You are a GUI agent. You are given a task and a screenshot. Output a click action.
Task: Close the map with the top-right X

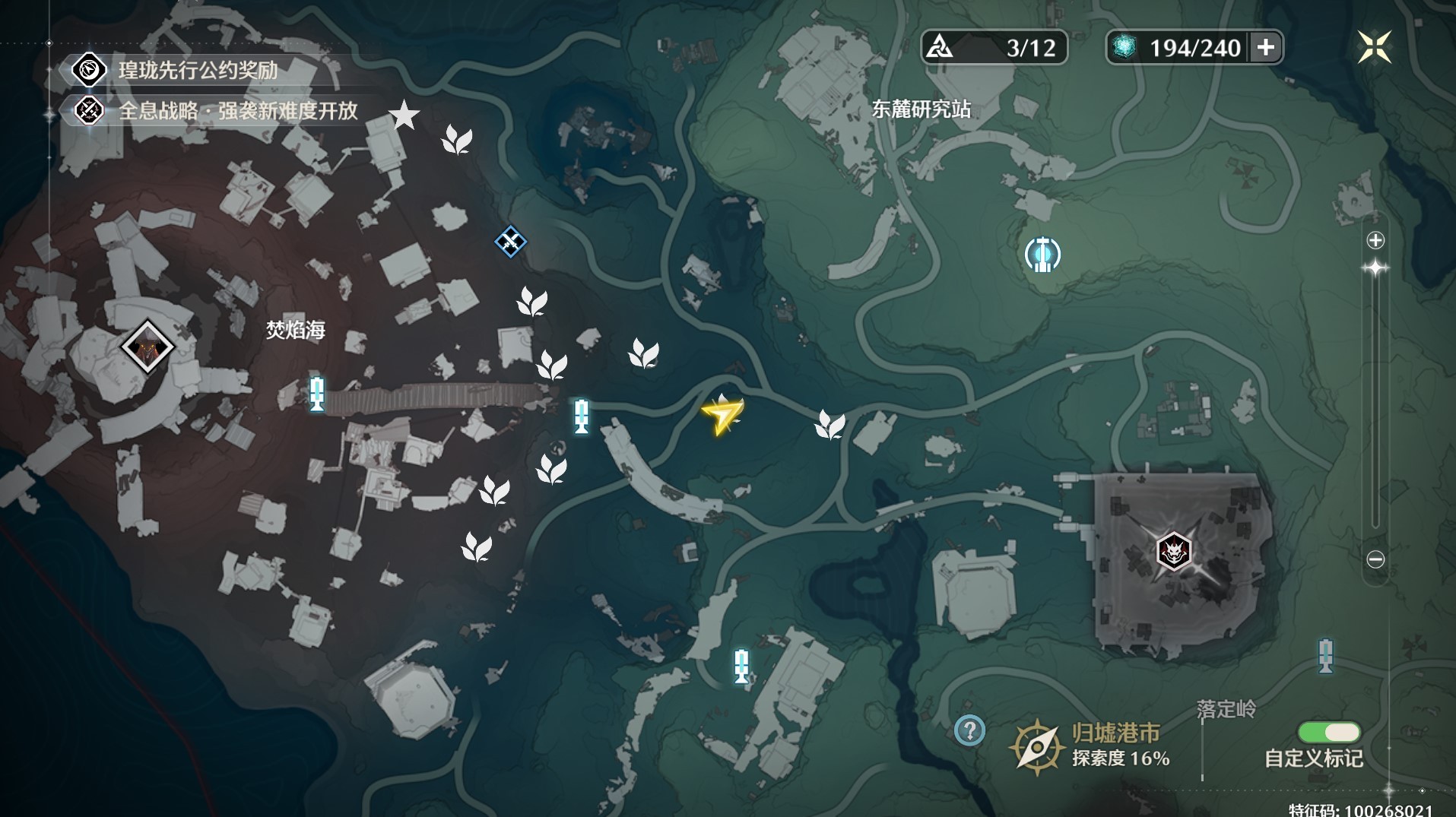pos(1374,47)
